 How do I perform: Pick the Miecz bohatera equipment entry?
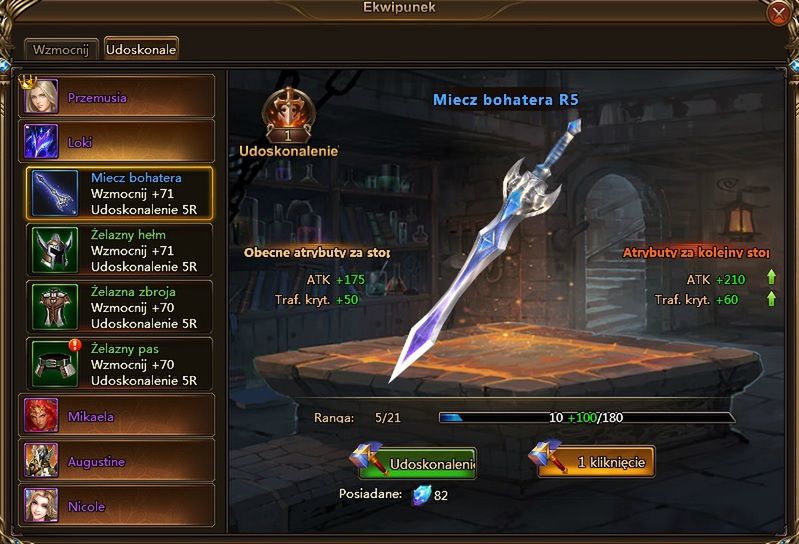click(x=119, y=193)
